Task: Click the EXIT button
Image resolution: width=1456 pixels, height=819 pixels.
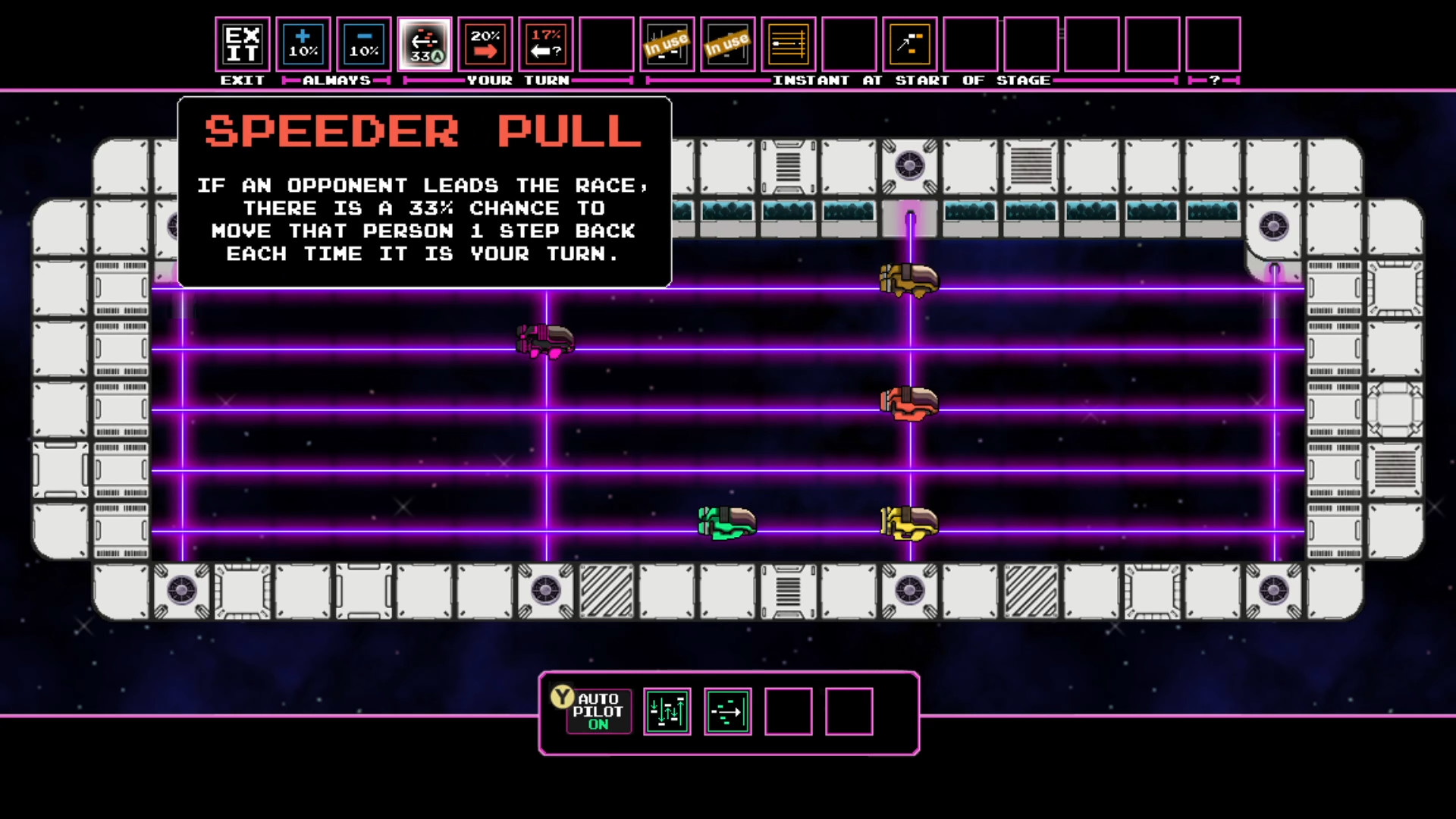Action: point(242,44)
